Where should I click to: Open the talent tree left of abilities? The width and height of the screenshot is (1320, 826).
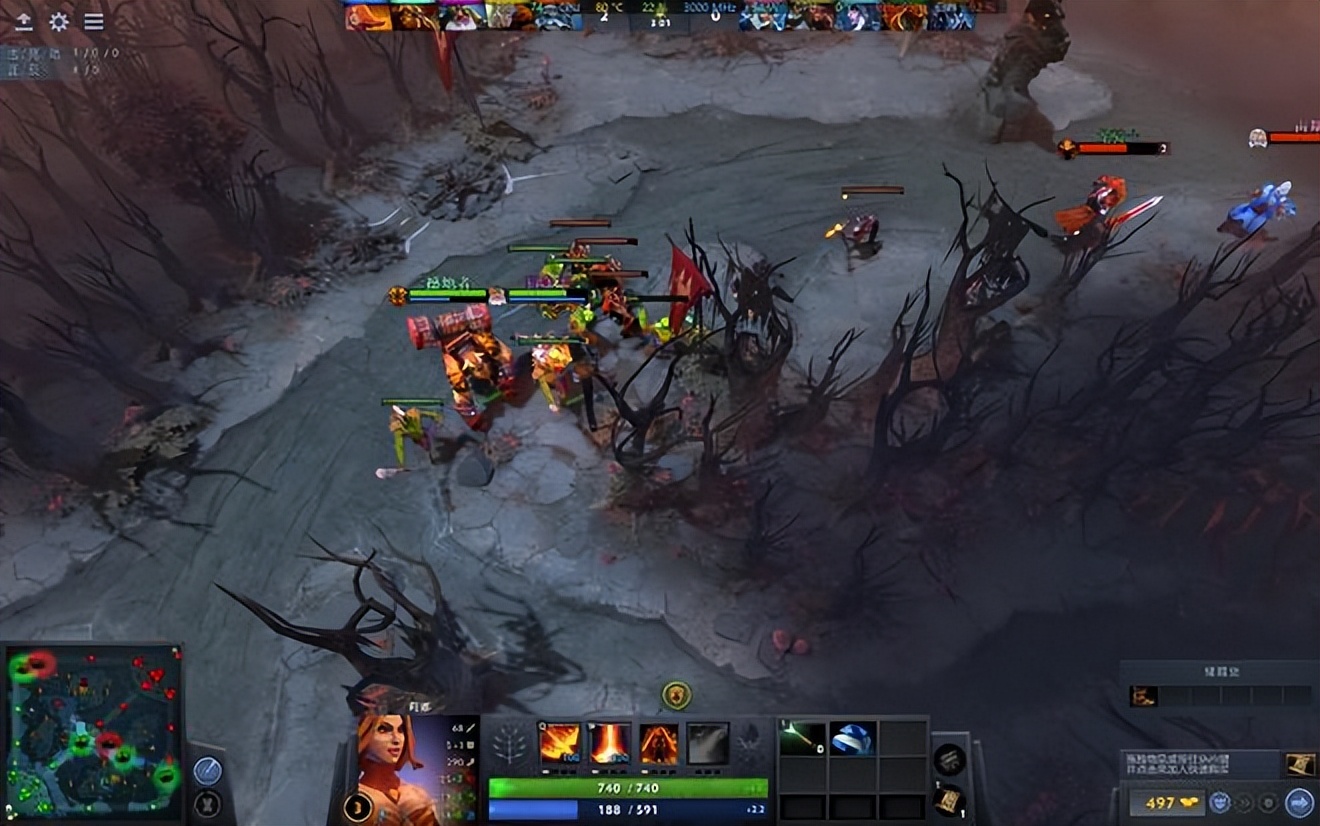click(x=512, y=744)
